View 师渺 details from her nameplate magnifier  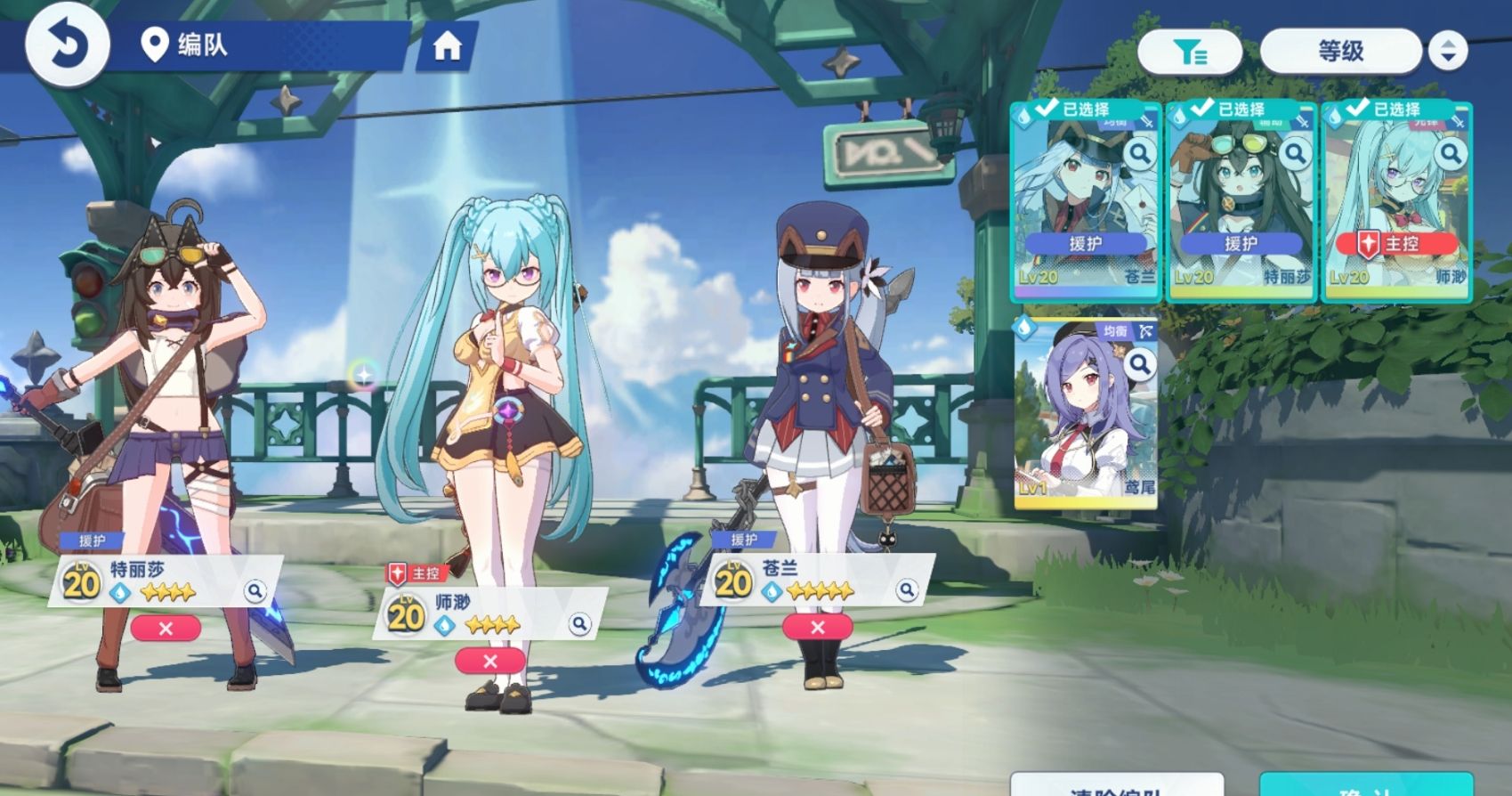(579, 624)
